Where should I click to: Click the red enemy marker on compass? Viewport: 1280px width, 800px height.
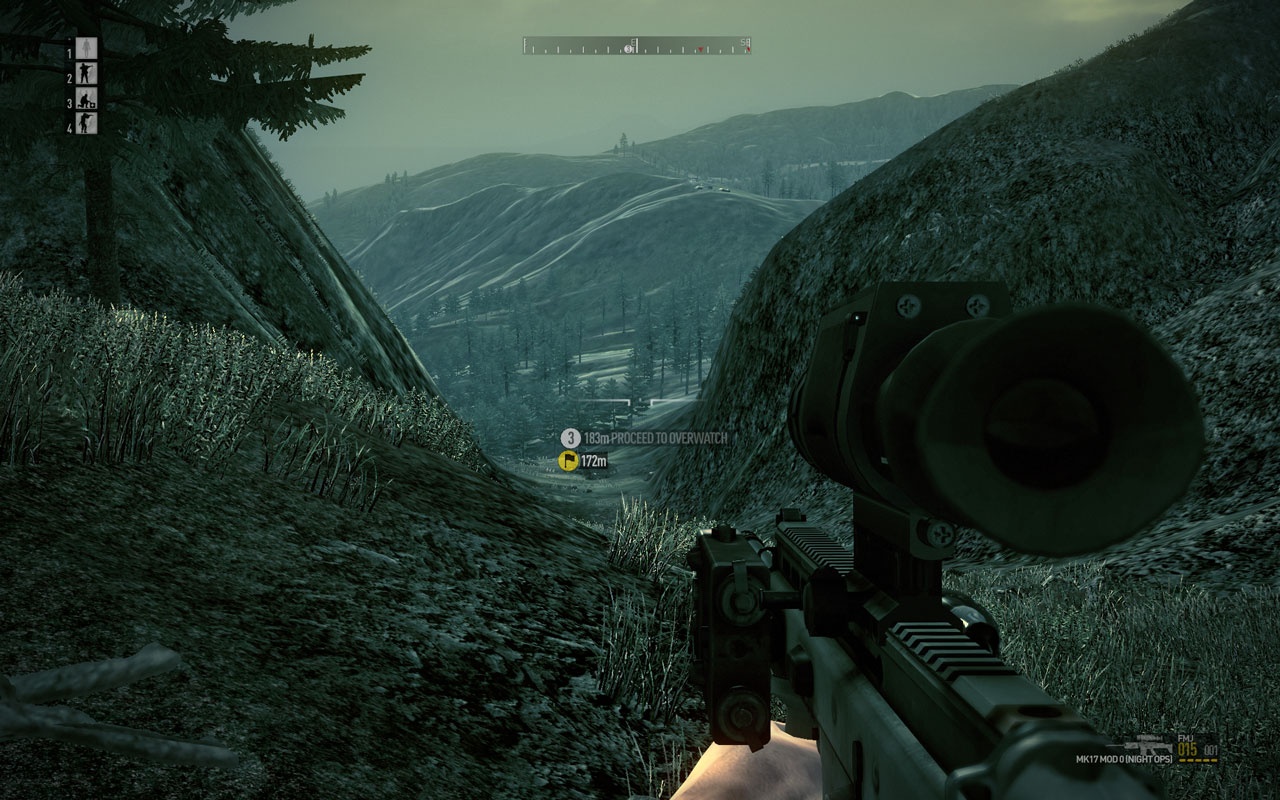tap(699, 49)
